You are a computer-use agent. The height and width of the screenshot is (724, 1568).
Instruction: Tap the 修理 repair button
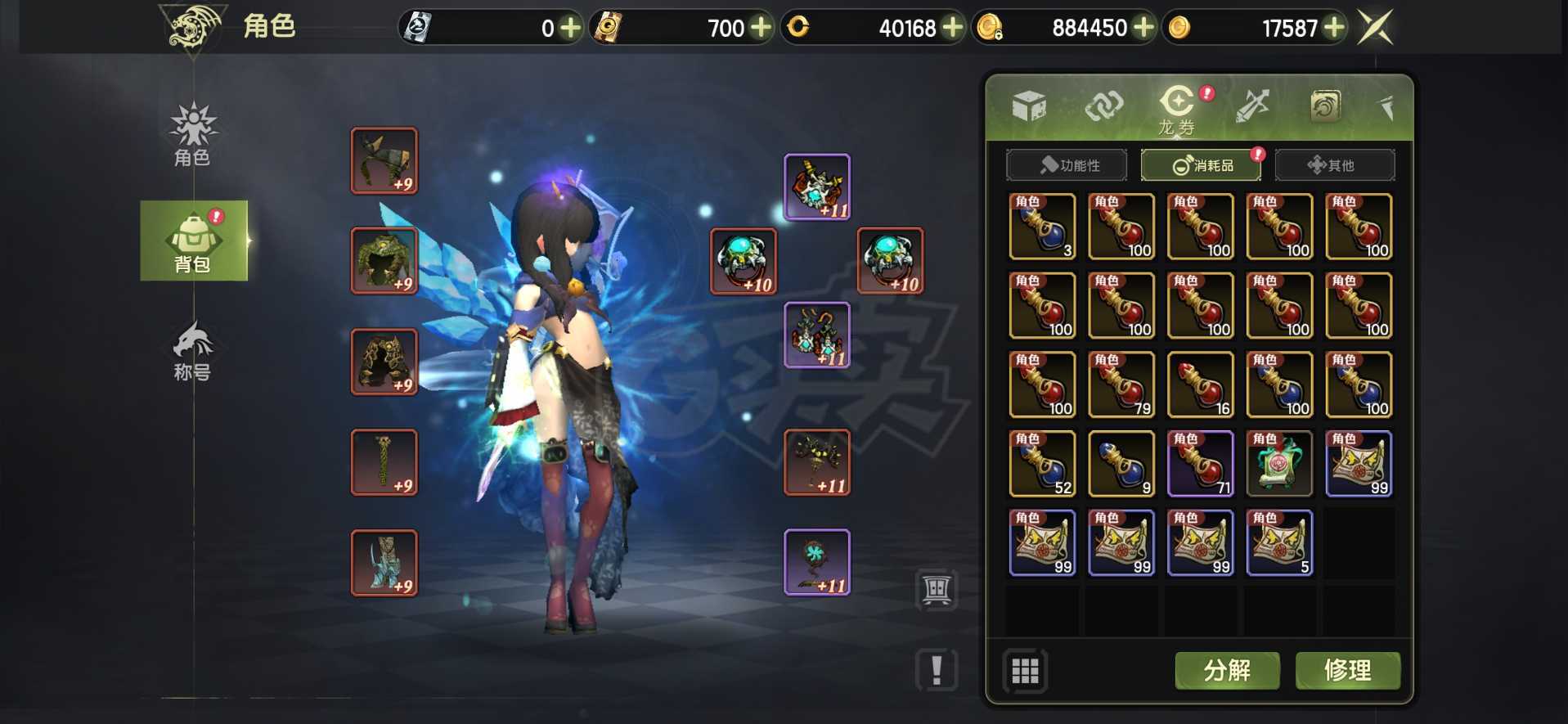point(1347,671)
